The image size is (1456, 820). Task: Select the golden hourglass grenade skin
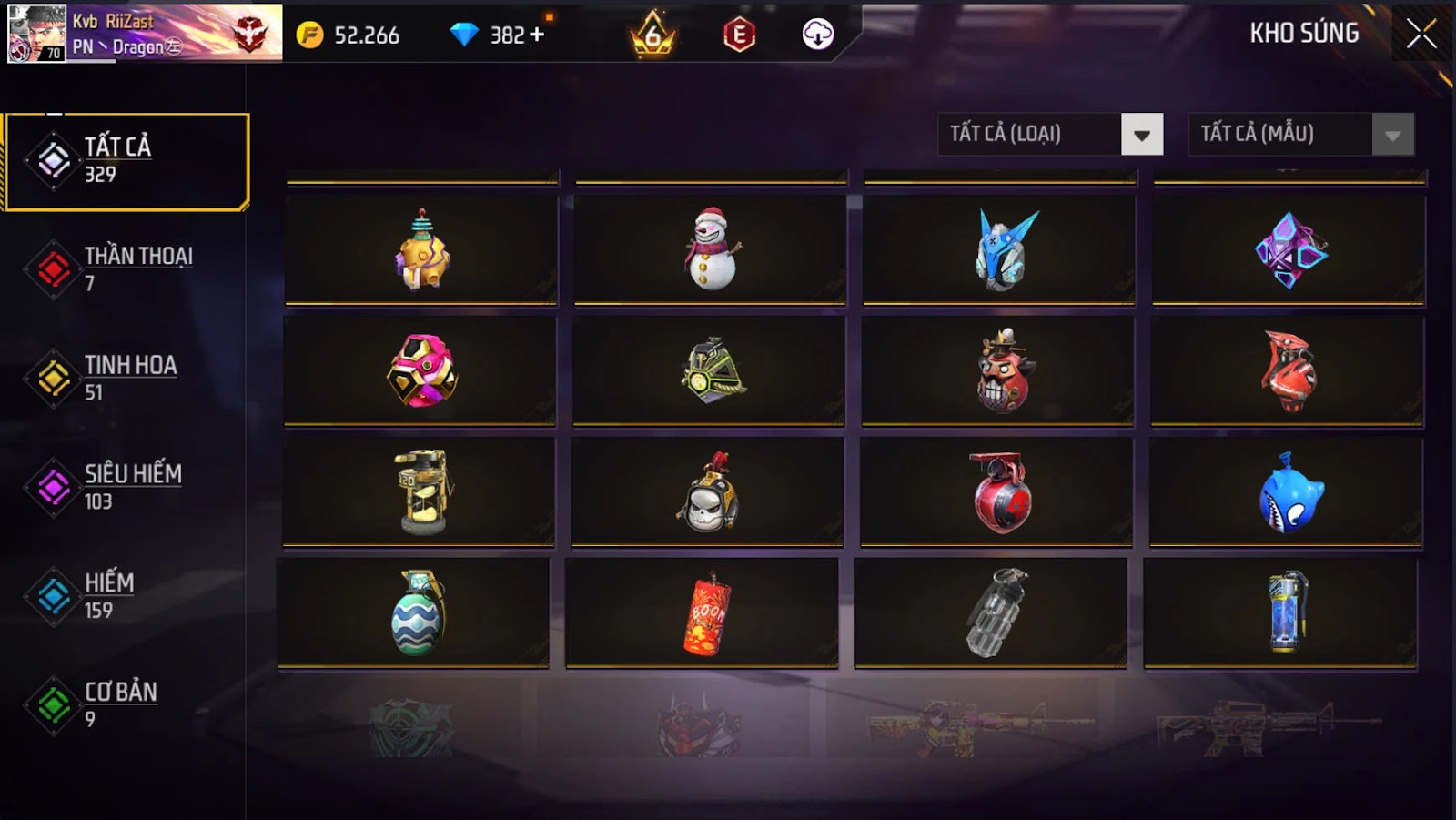(421, 491)
